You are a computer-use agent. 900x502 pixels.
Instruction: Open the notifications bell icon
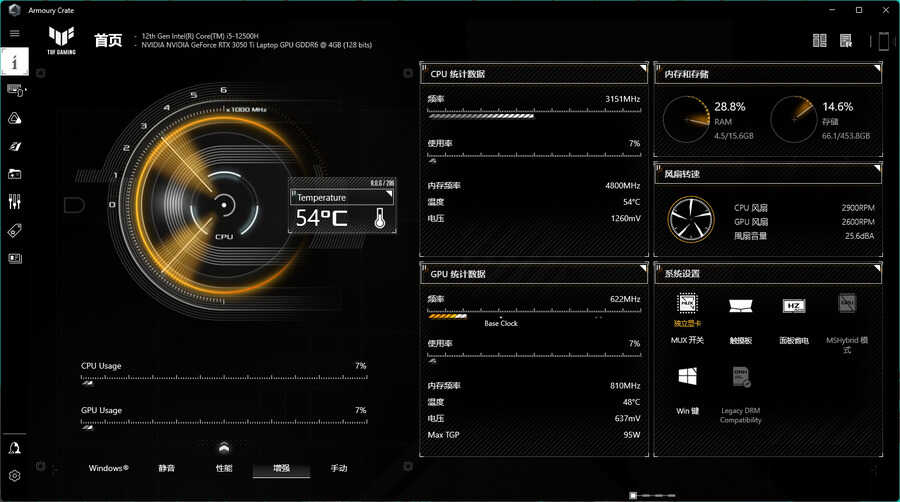coord(14,447)
